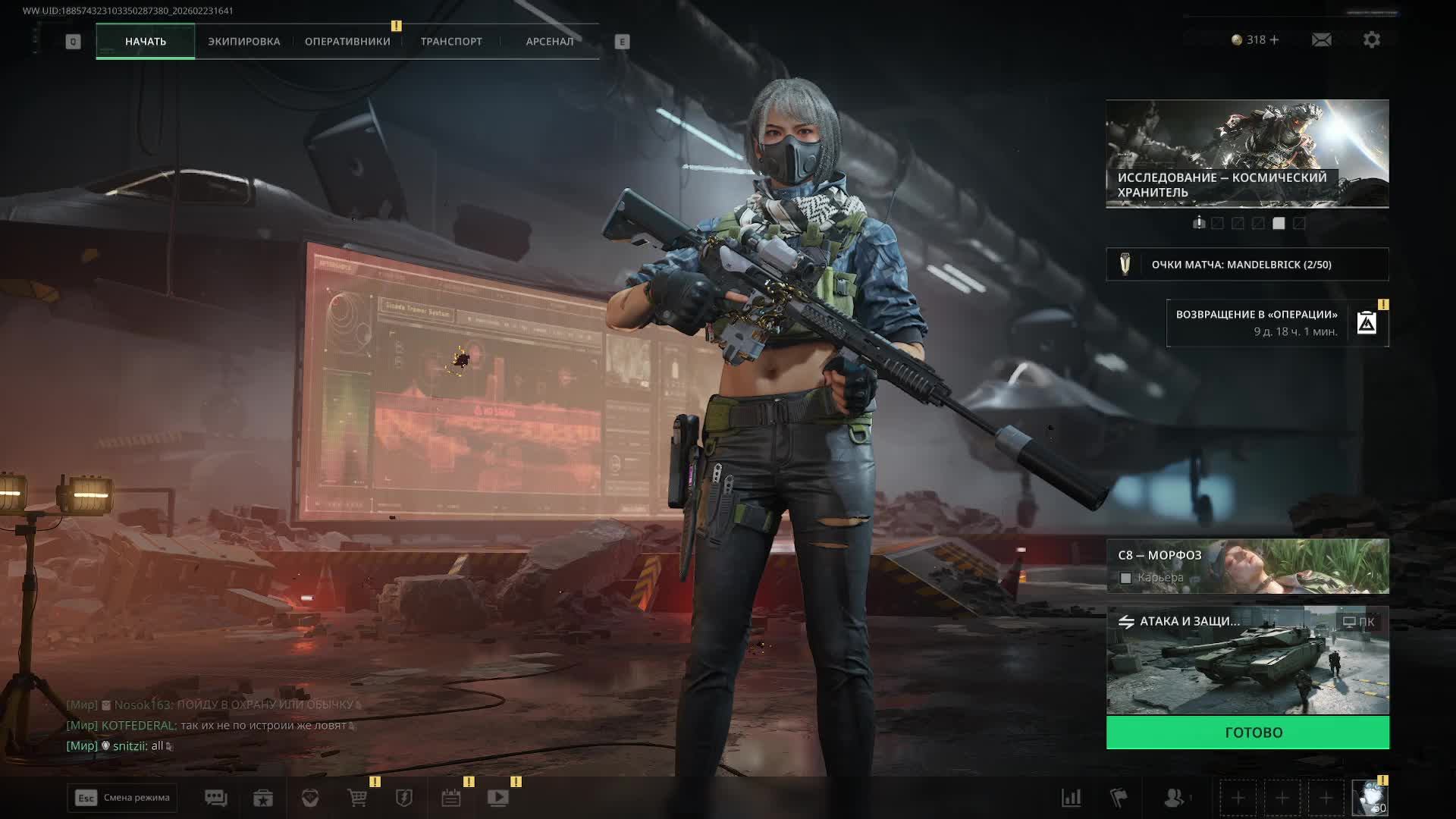Screen dimensions: 1456x819
Task: Switch to the Экипировка tab
Action: coord(243,42)
